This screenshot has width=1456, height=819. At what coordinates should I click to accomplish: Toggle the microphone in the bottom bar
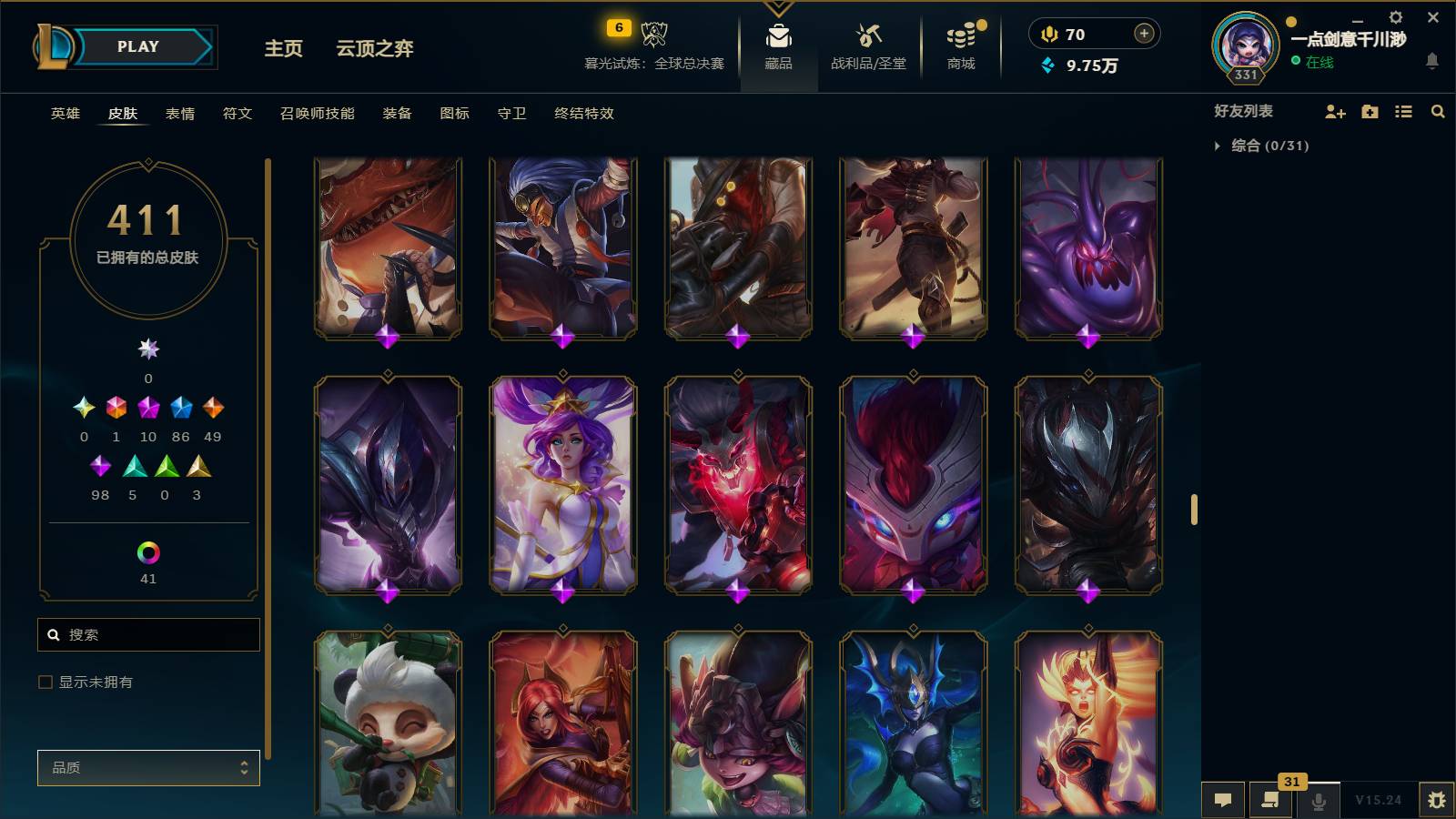coord(1317,801)
